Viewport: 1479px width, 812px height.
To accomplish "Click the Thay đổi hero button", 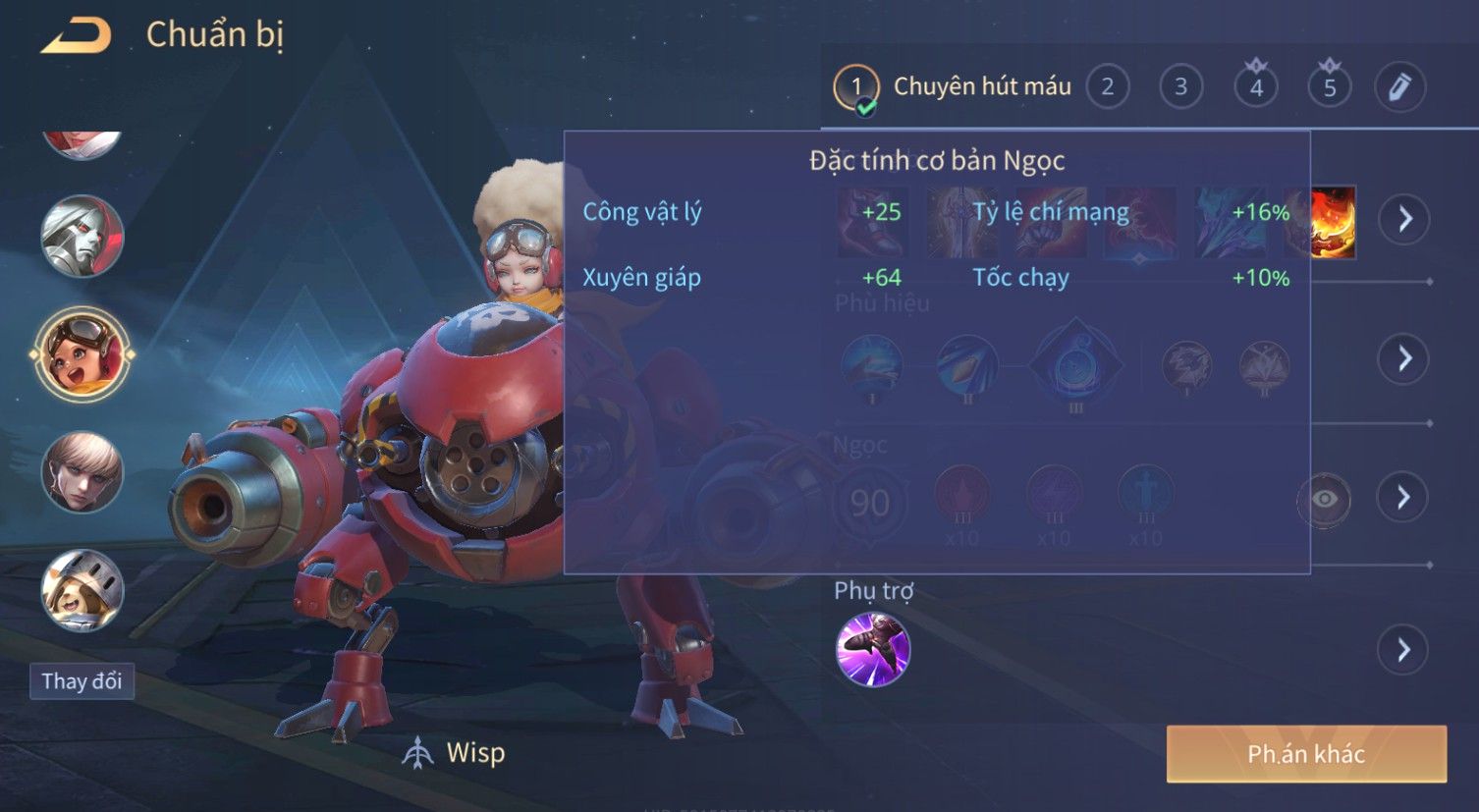I will pyautogui.click(x=82, y=681).
